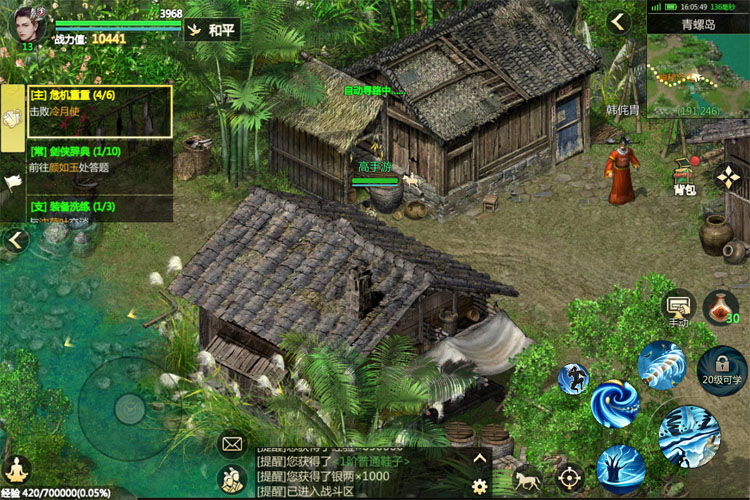This screenshot has width=750, height=500.
Task: Switch to the quest scroll tab
Action: [x=14, y=118]
